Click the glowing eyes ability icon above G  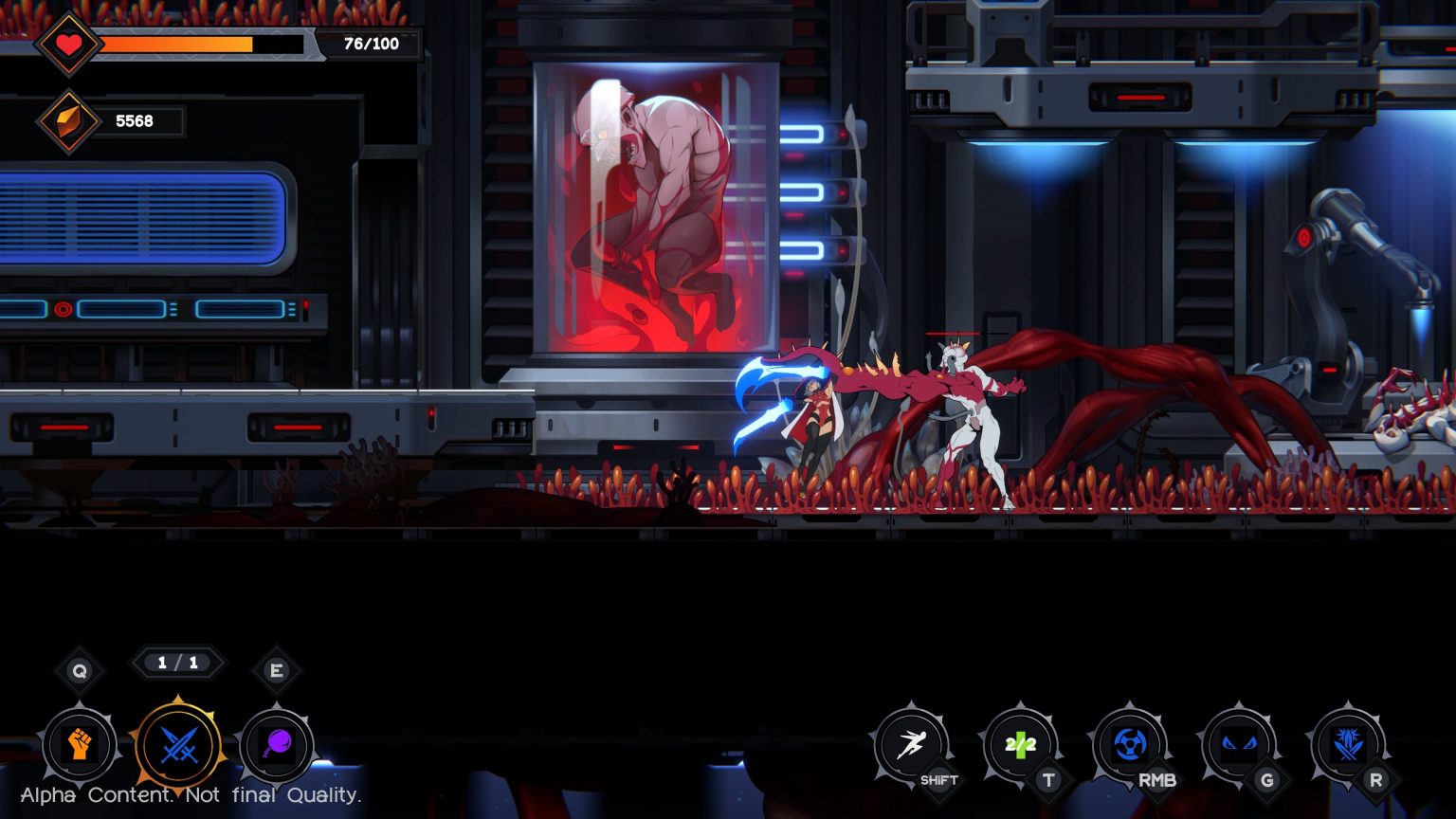1238,745
